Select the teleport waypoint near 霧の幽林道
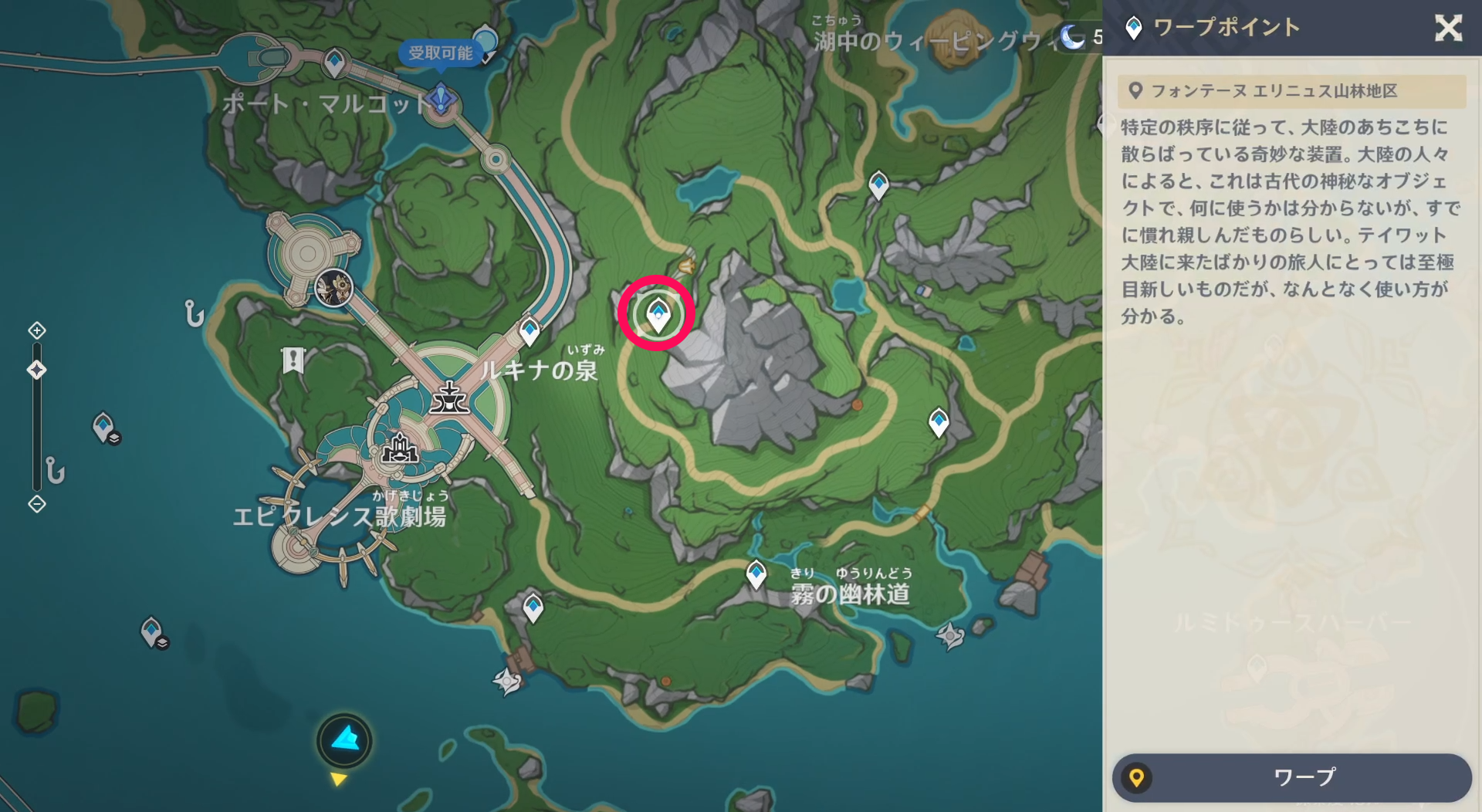The width and height of the screenshot is (1482, 812). tap(755, 573)
